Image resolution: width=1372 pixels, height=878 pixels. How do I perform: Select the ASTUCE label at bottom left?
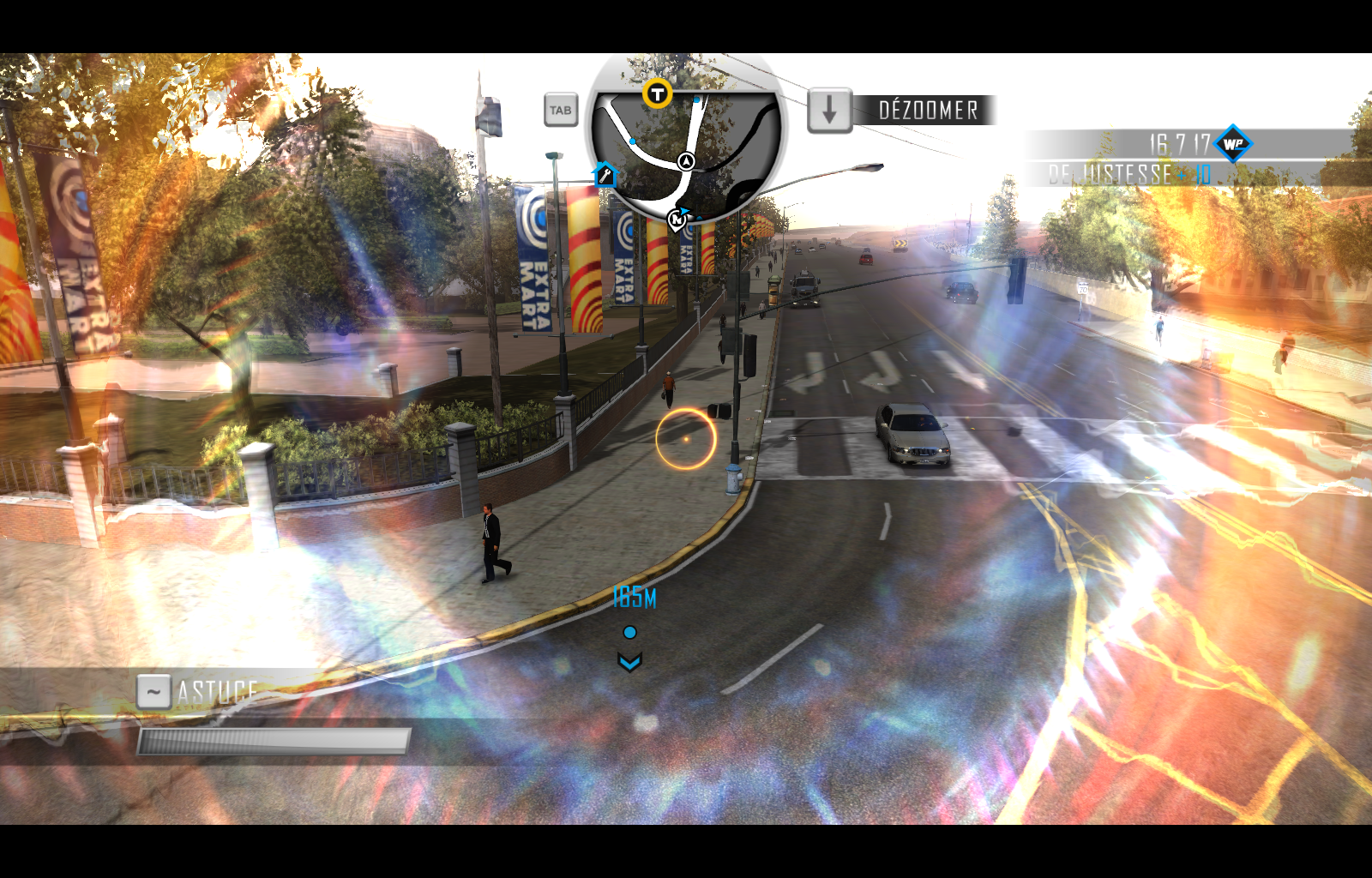(215, 689)
